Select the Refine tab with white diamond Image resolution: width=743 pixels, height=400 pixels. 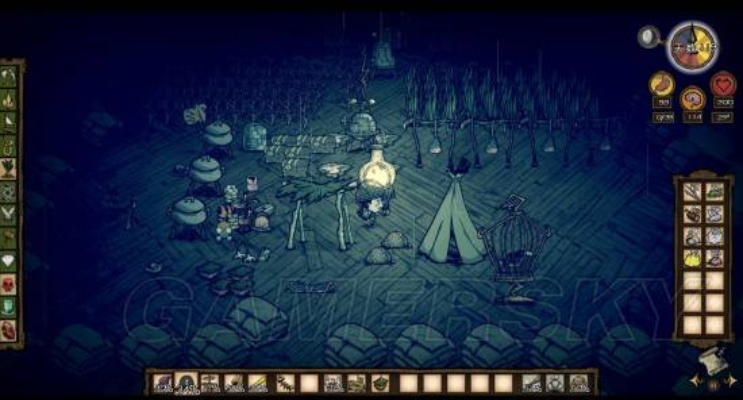point(10,261)
